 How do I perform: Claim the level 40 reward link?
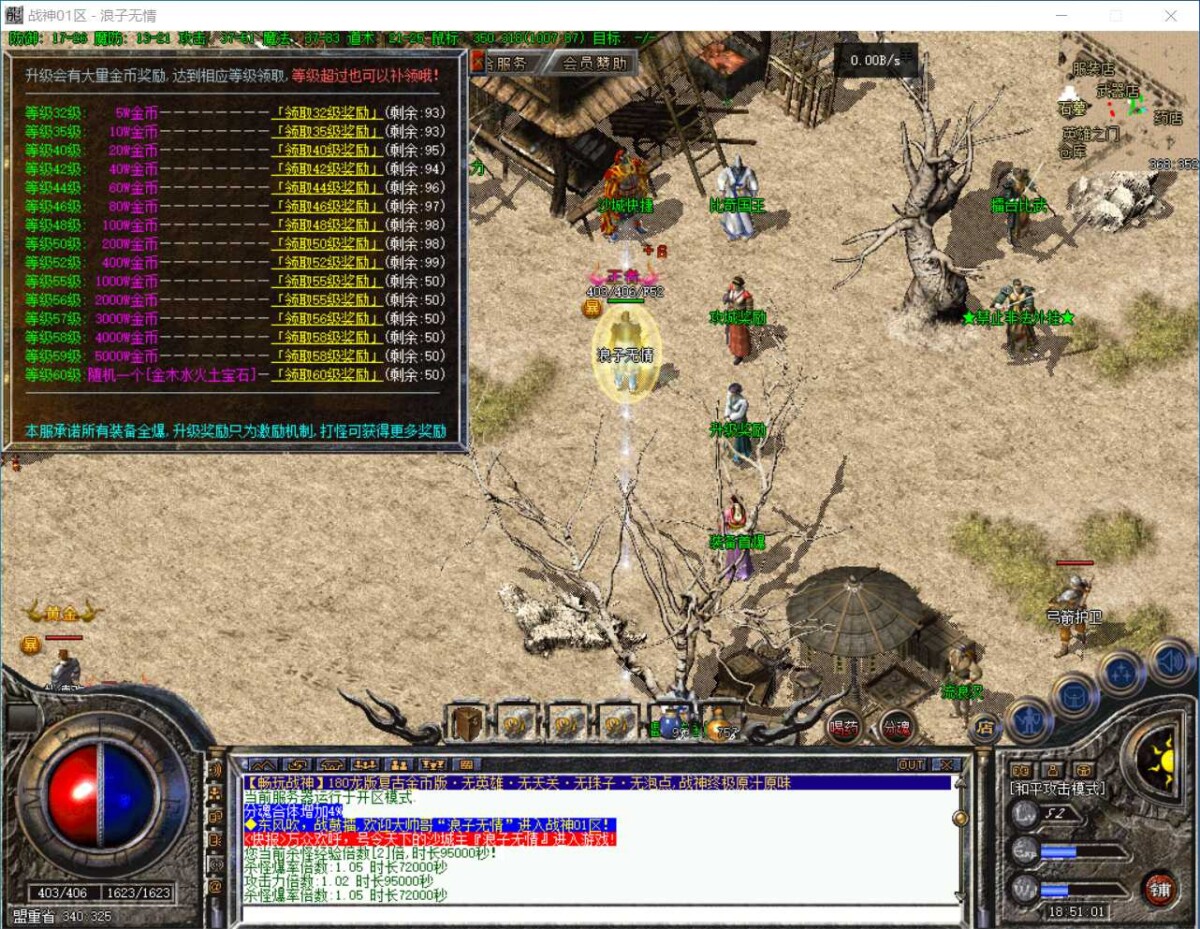pos(326,150)
